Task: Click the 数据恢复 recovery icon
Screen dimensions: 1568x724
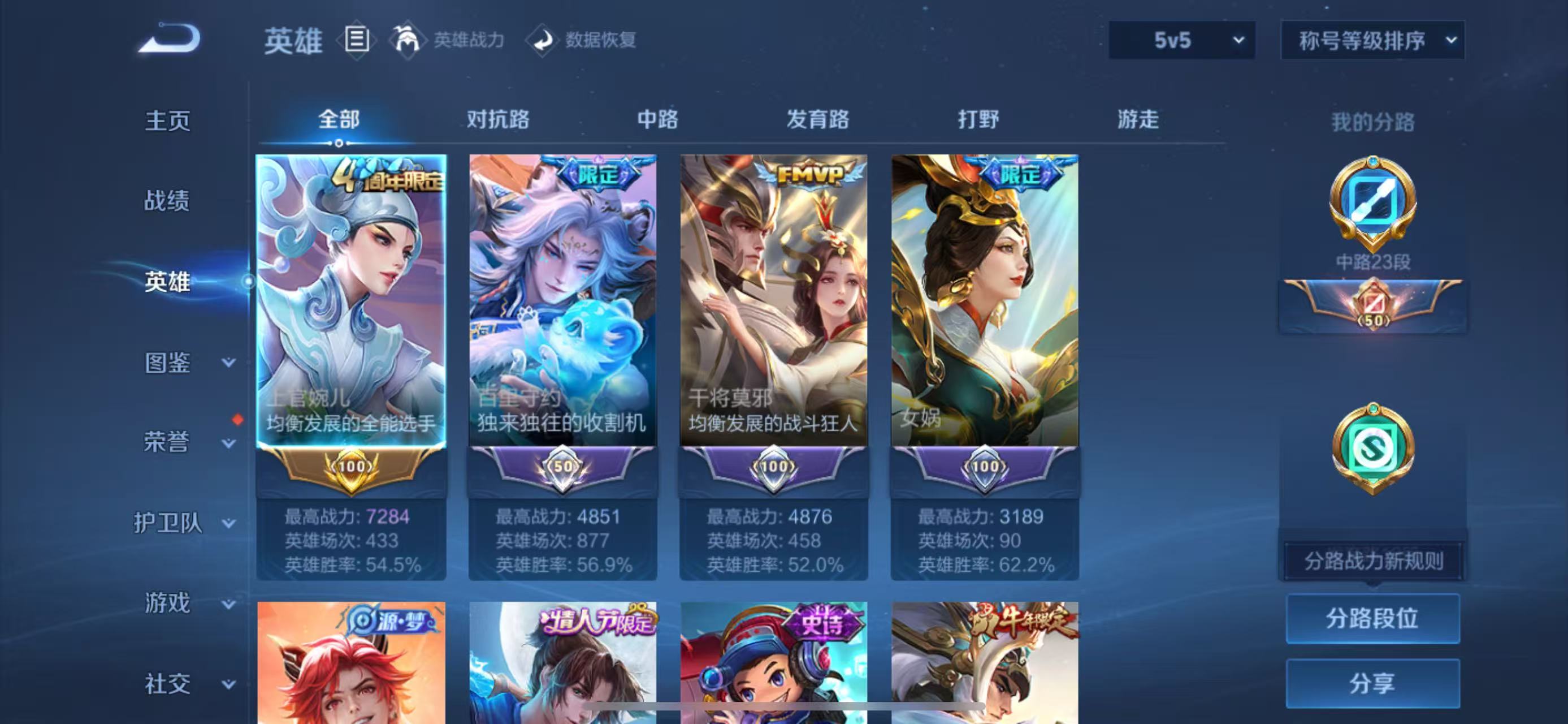Action: [x=545, y=40]
